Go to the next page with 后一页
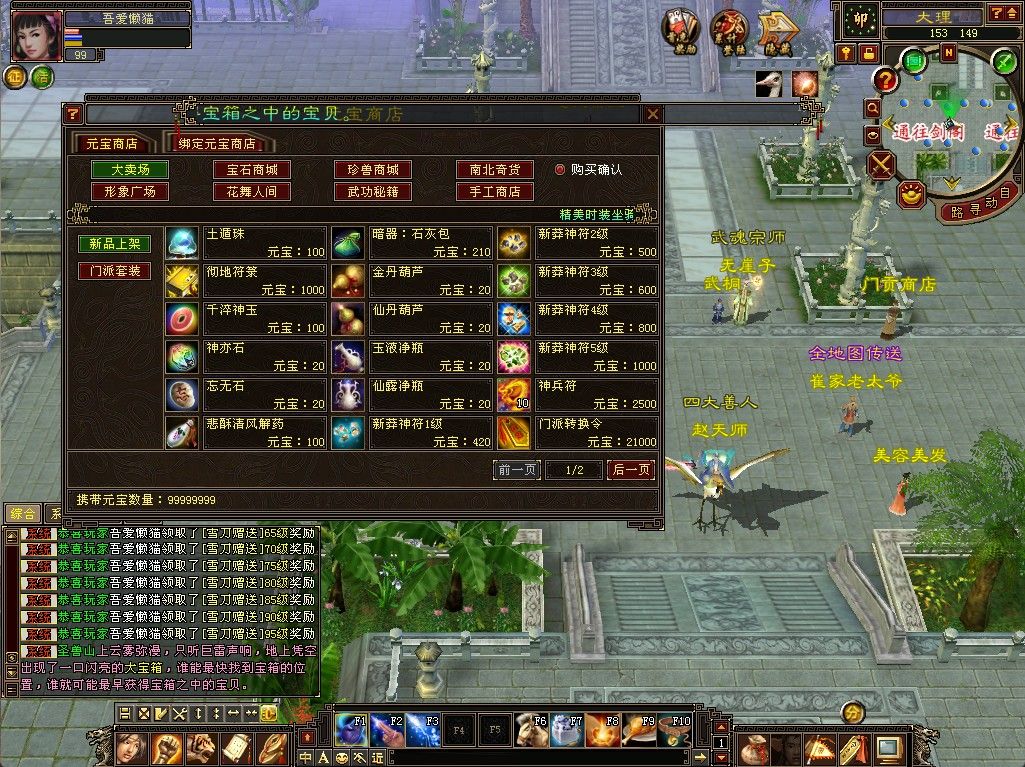 631,470
